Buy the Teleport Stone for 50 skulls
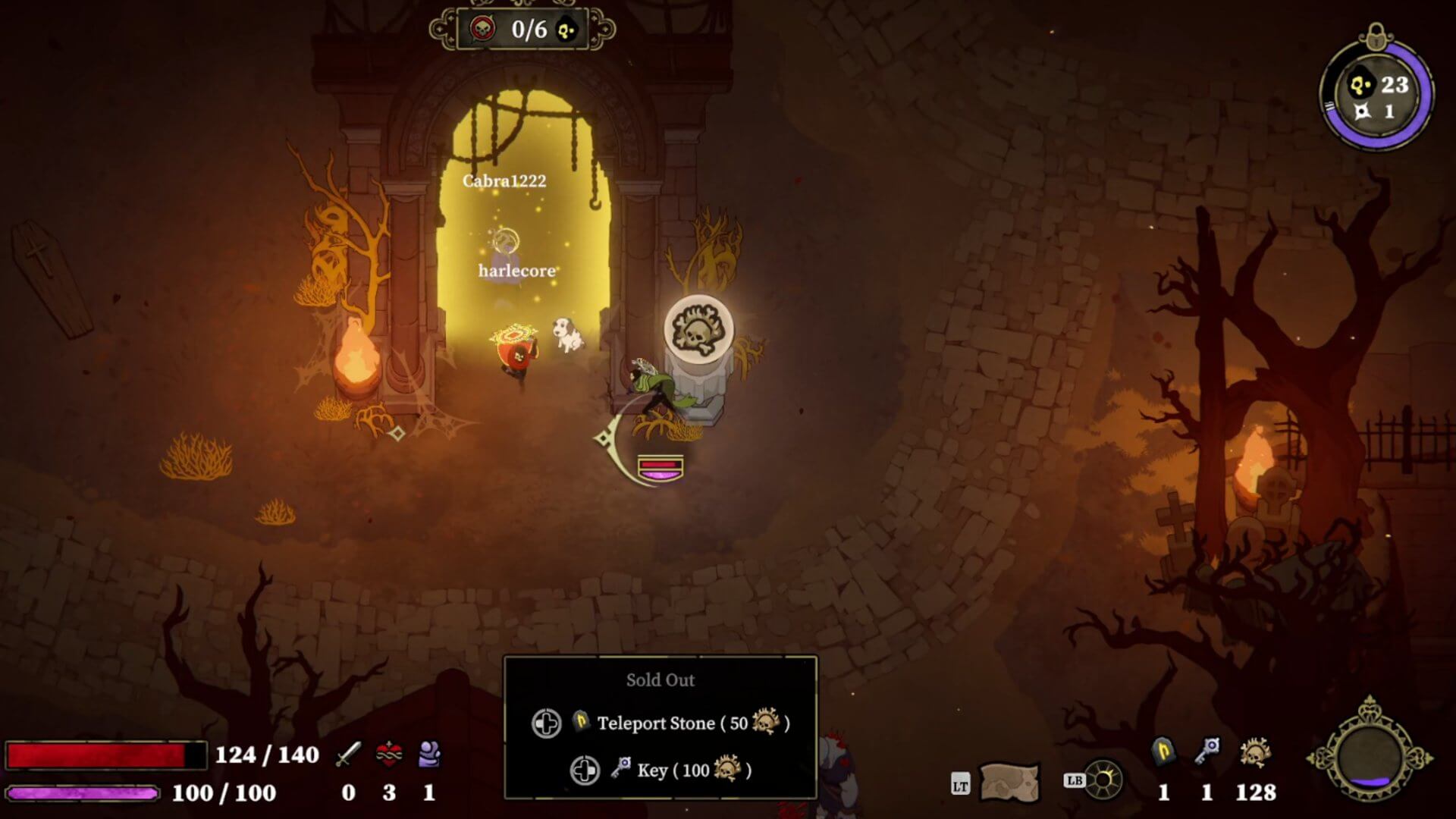 coord(654,724)
